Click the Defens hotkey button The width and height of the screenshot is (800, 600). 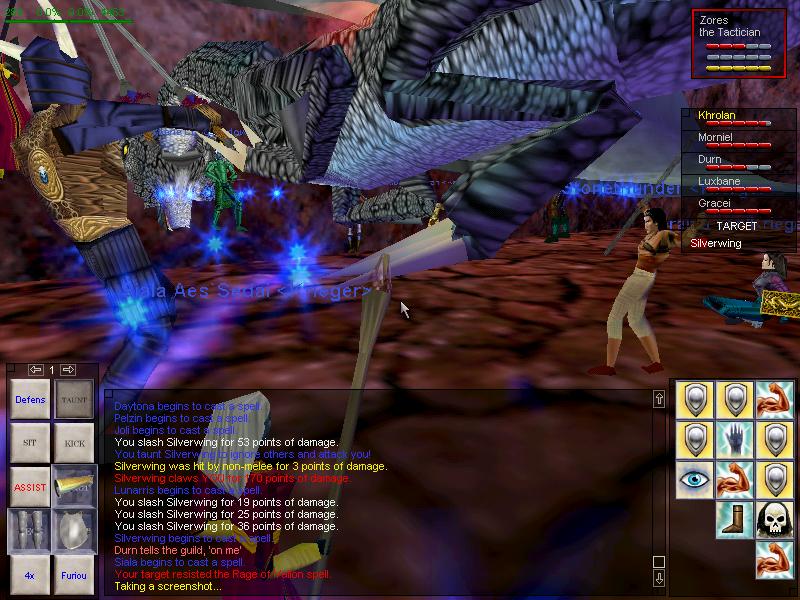(x=30, y=400)
